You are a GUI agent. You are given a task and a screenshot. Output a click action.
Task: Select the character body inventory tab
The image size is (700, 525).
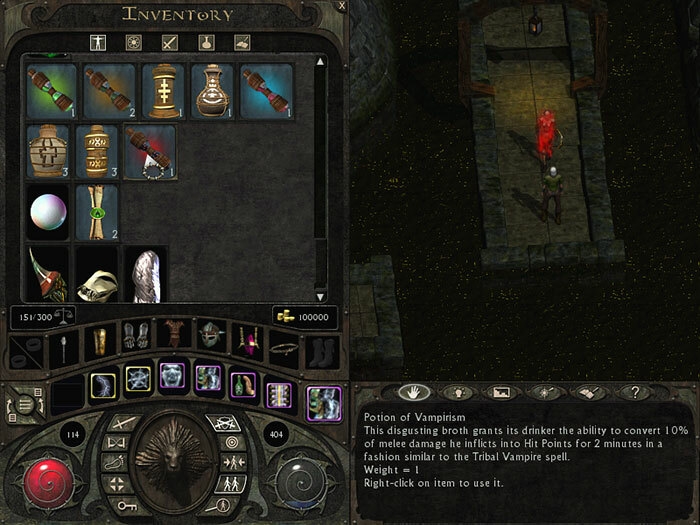[97, 43]
